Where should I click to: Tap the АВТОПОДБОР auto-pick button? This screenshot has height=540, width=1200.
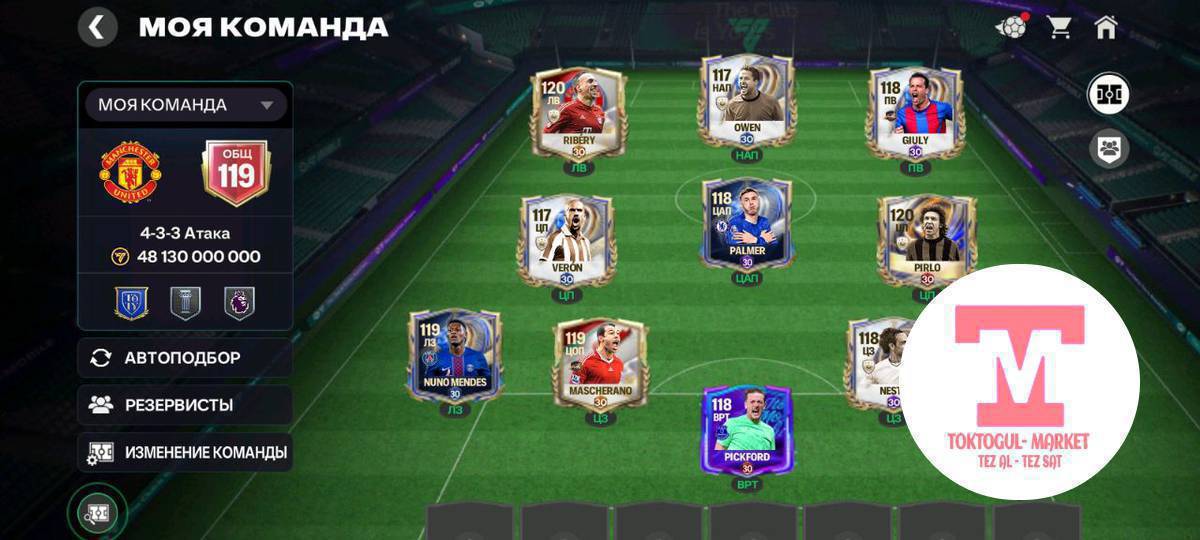coord(185,358)
